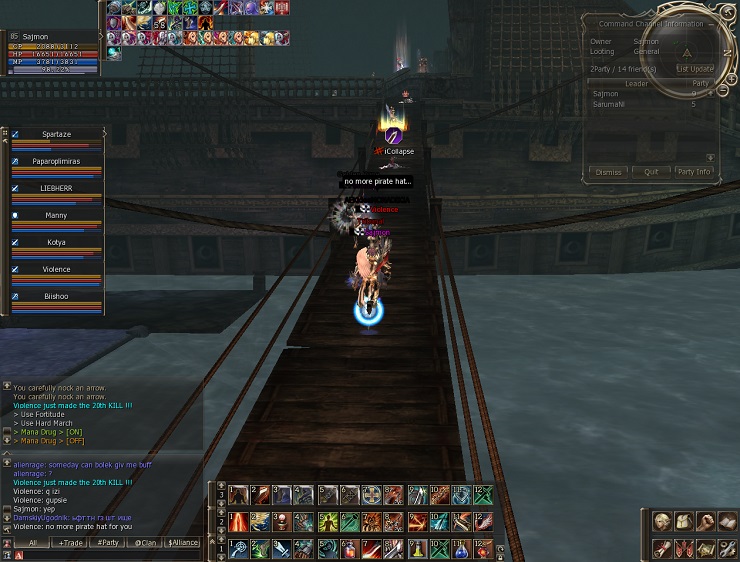Screen dimensions: 740x562
Task: Show the $Alliance chat tab
Action: click(x=183, y=543)
